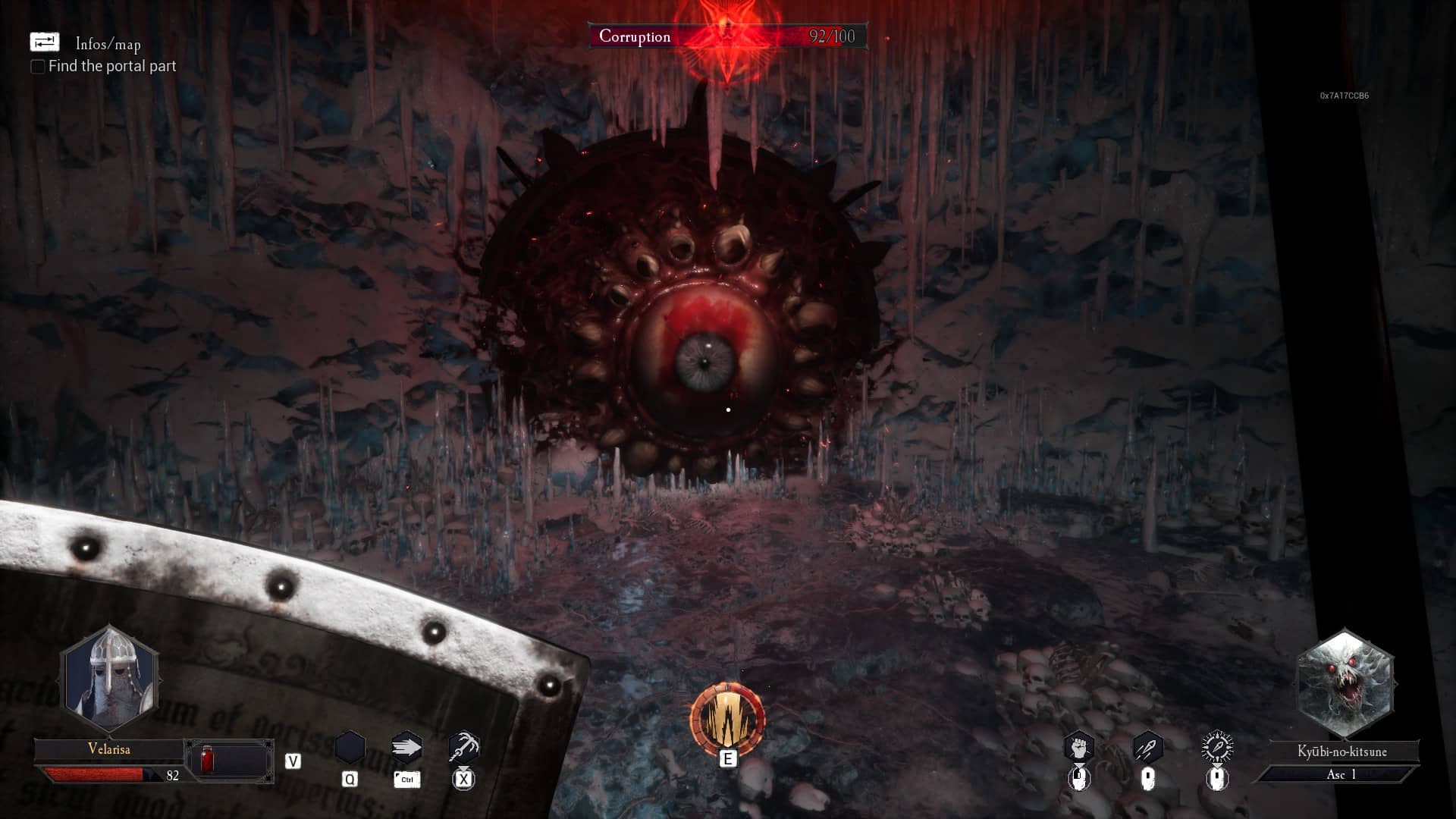Tick the Find the portal part objective
The height and width of the screenshot is (819, 1456).
37,67
